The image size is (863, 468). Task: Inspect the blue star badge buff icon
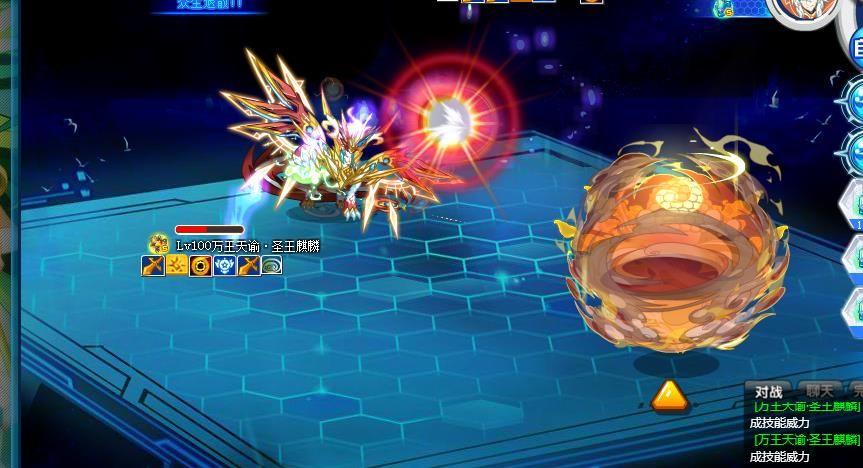coord(224,265)
